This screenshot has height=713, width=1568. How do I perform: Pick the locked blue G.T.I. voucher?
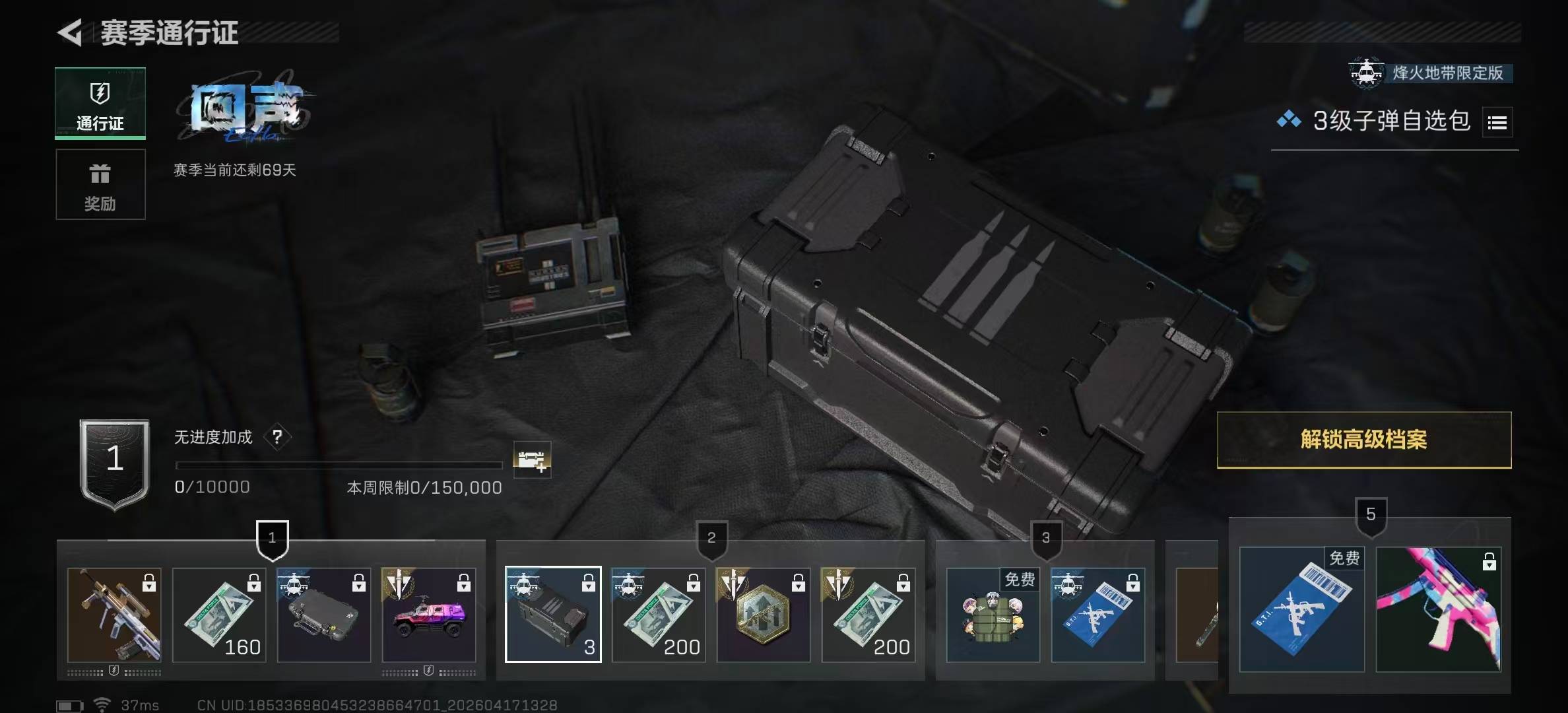[1097, 615]
